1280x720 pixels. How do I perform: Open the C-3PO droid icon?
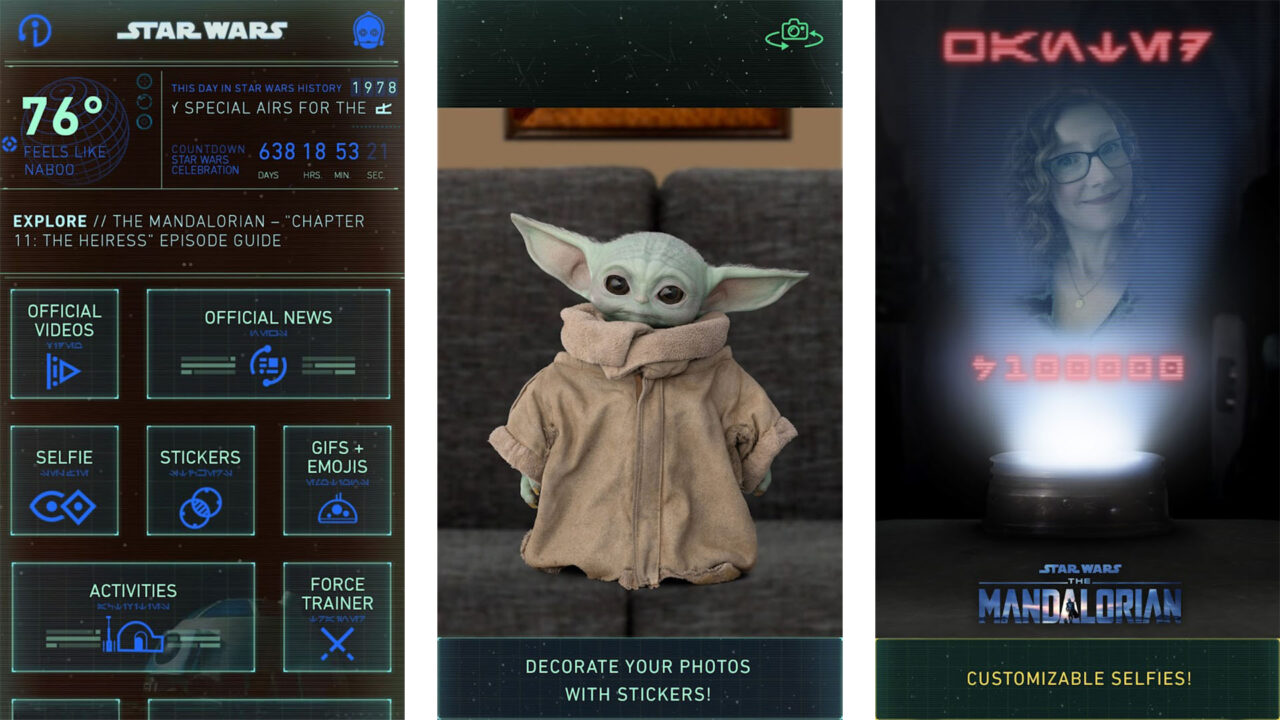(369, 29)
